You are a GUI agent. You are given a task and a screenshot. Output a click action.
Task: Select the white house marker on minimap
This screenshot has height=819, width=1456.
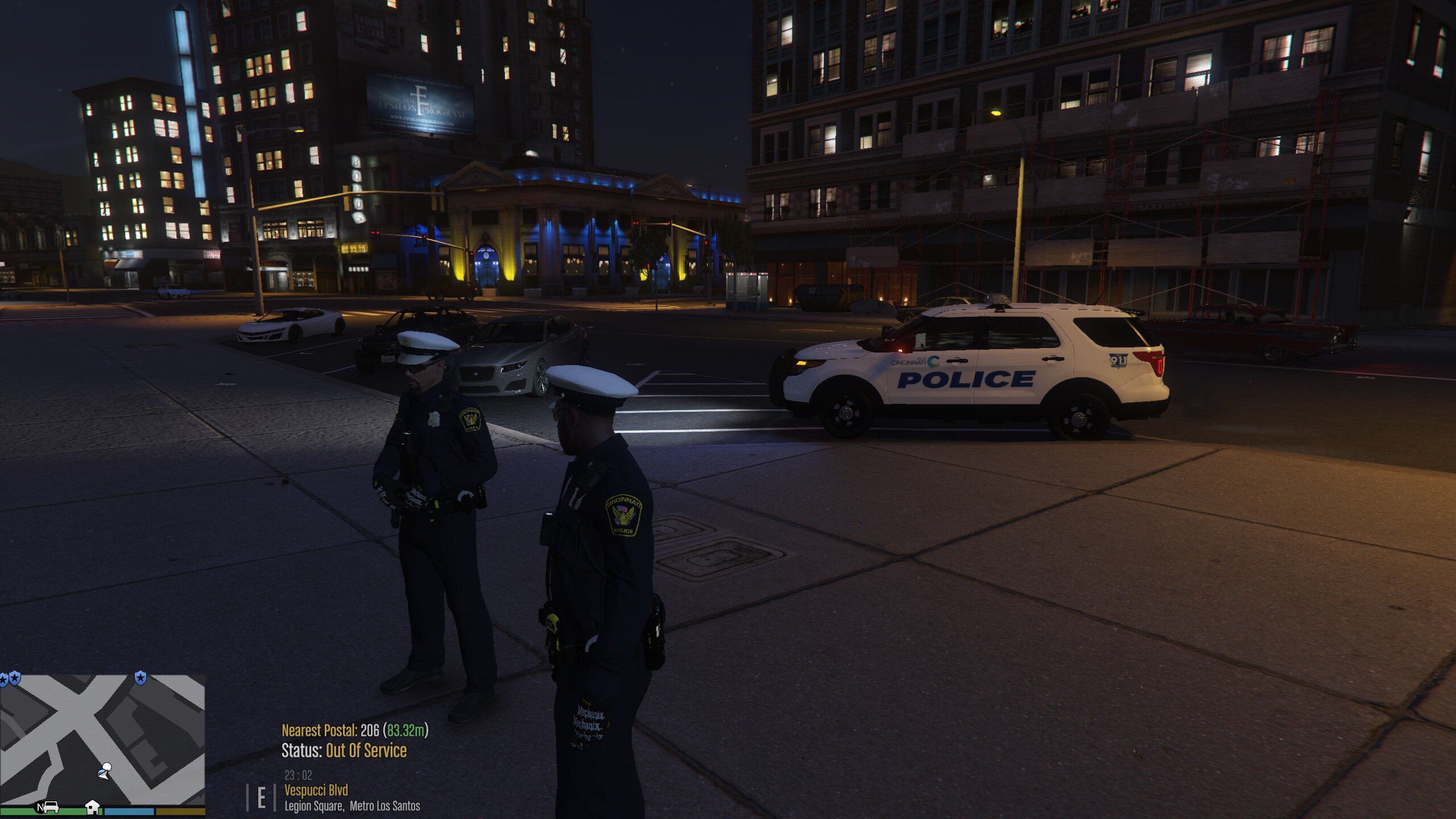pos(92,806)
